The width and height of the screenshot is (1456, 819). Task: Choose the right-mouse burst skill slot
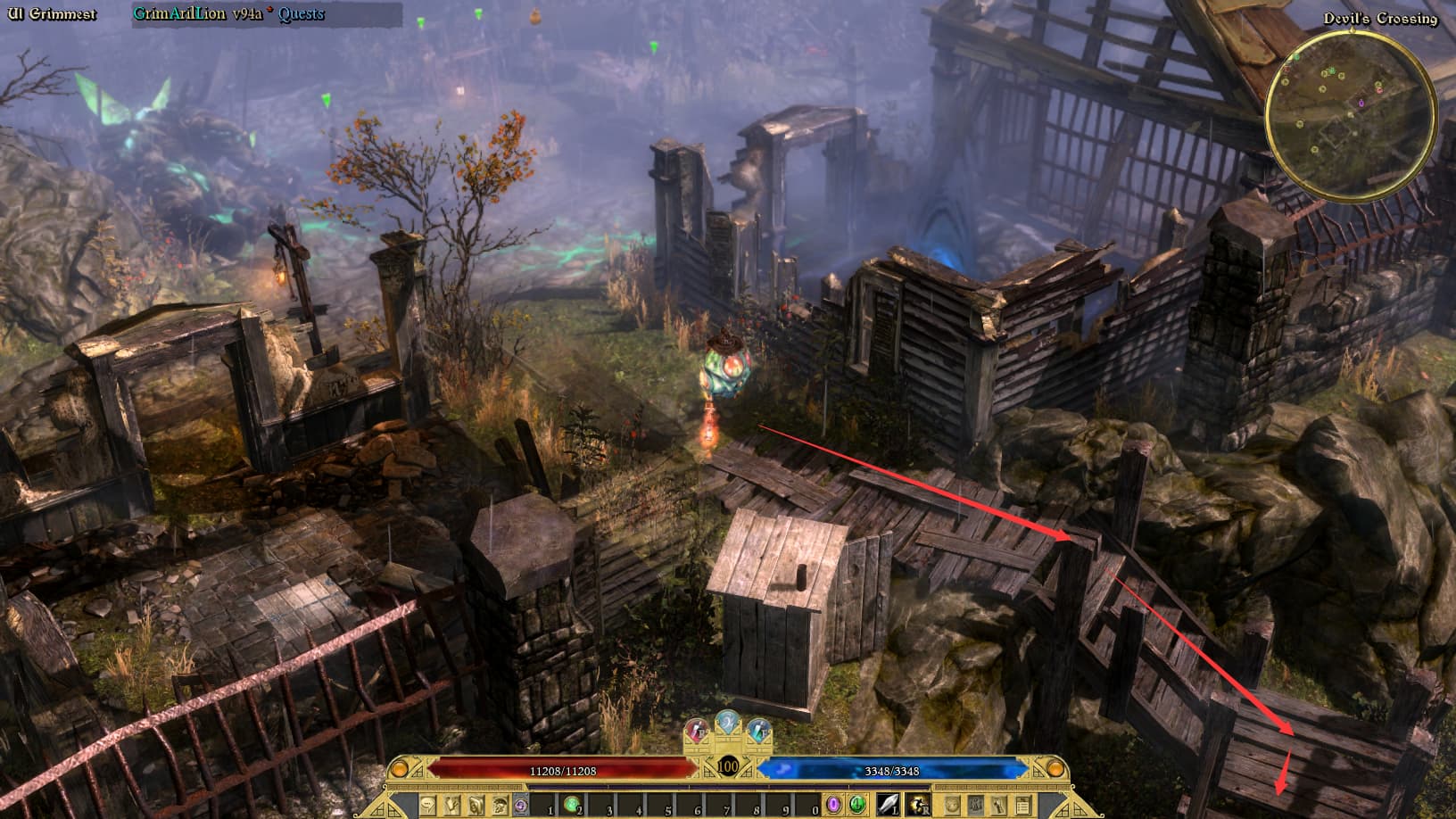918,805
